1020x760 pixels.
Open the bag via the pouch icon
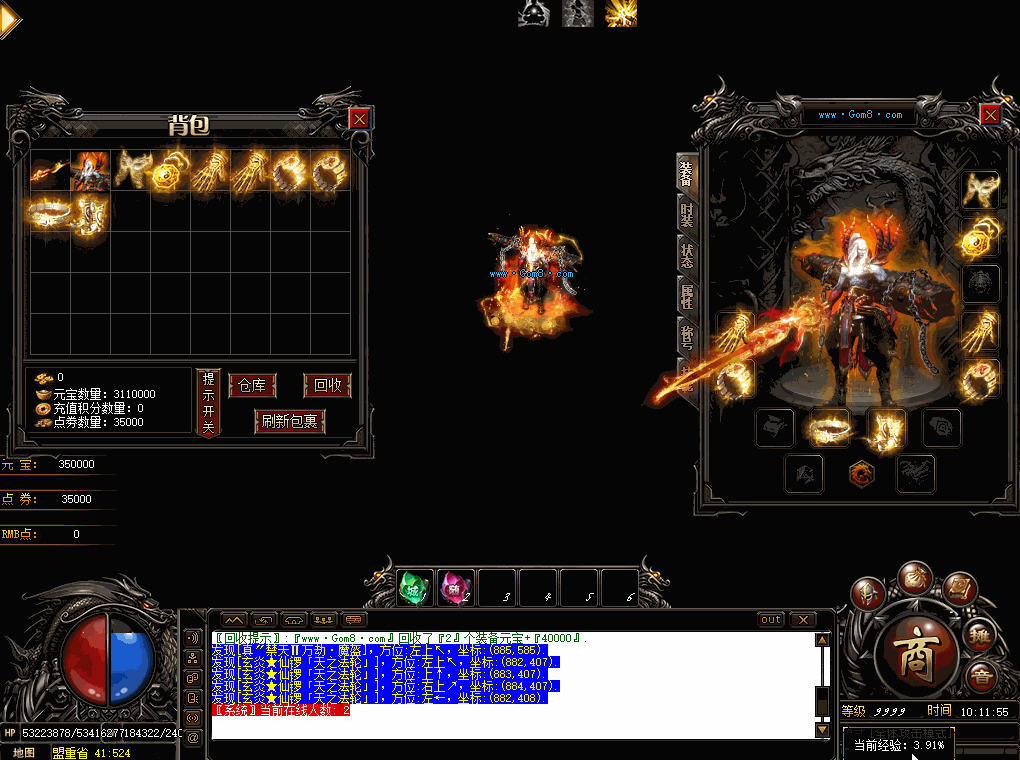[913, 577]
